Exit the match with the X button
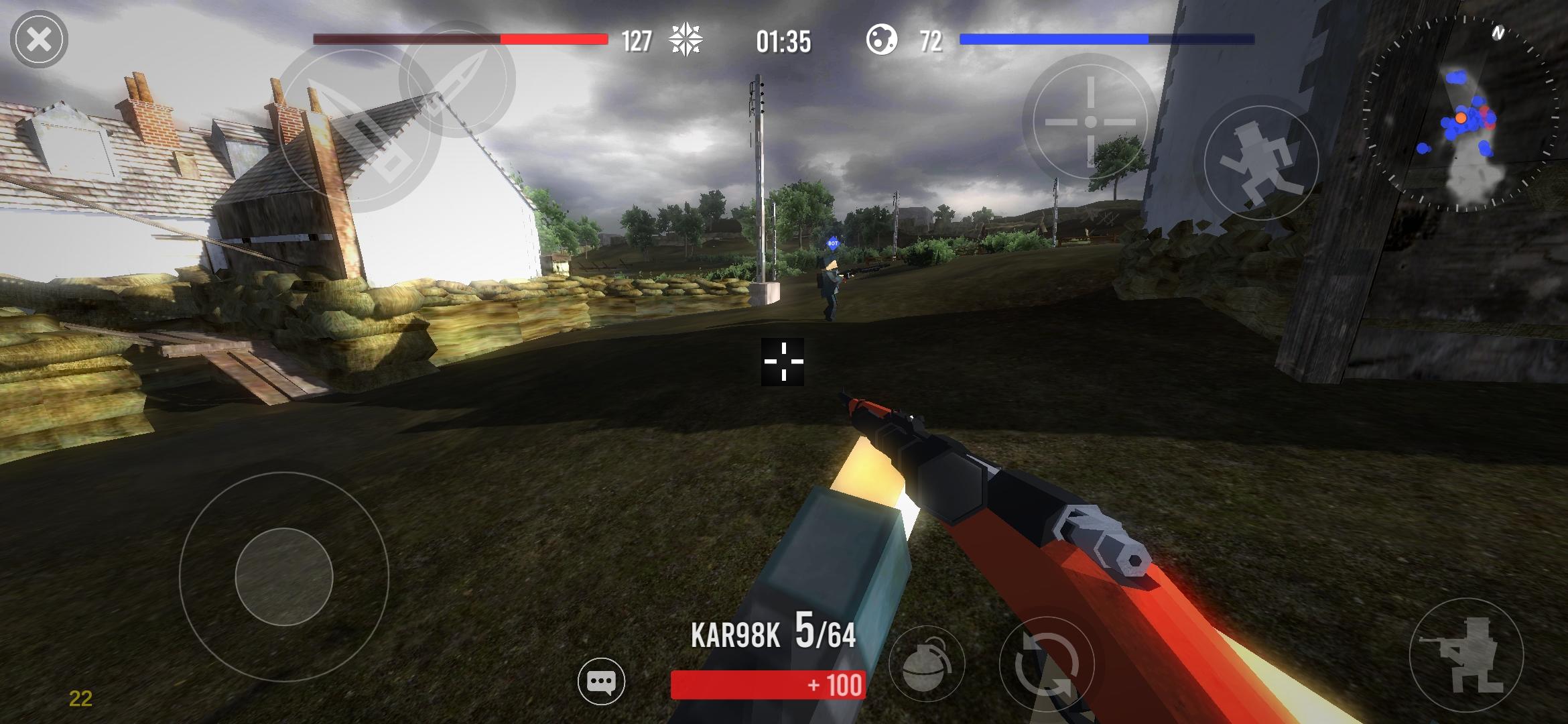 pos(38,38)
